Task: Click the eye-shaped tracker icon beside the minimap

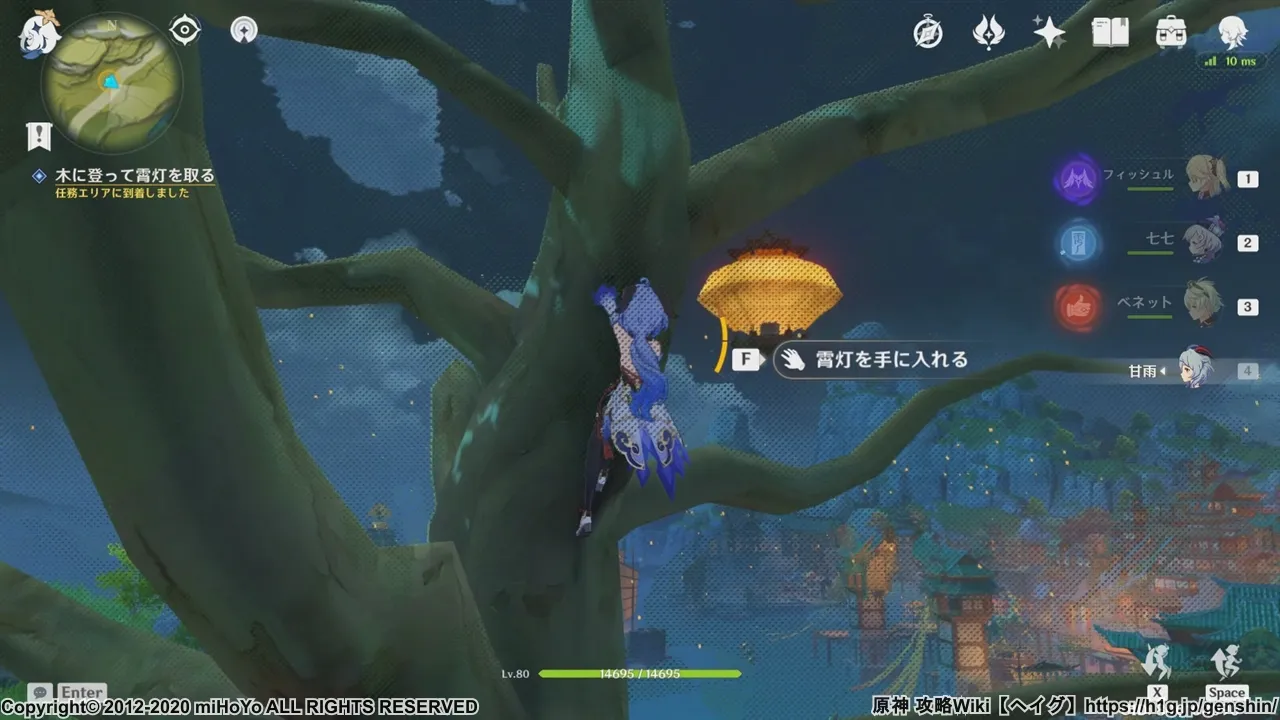Action: [x=183, y=31]
